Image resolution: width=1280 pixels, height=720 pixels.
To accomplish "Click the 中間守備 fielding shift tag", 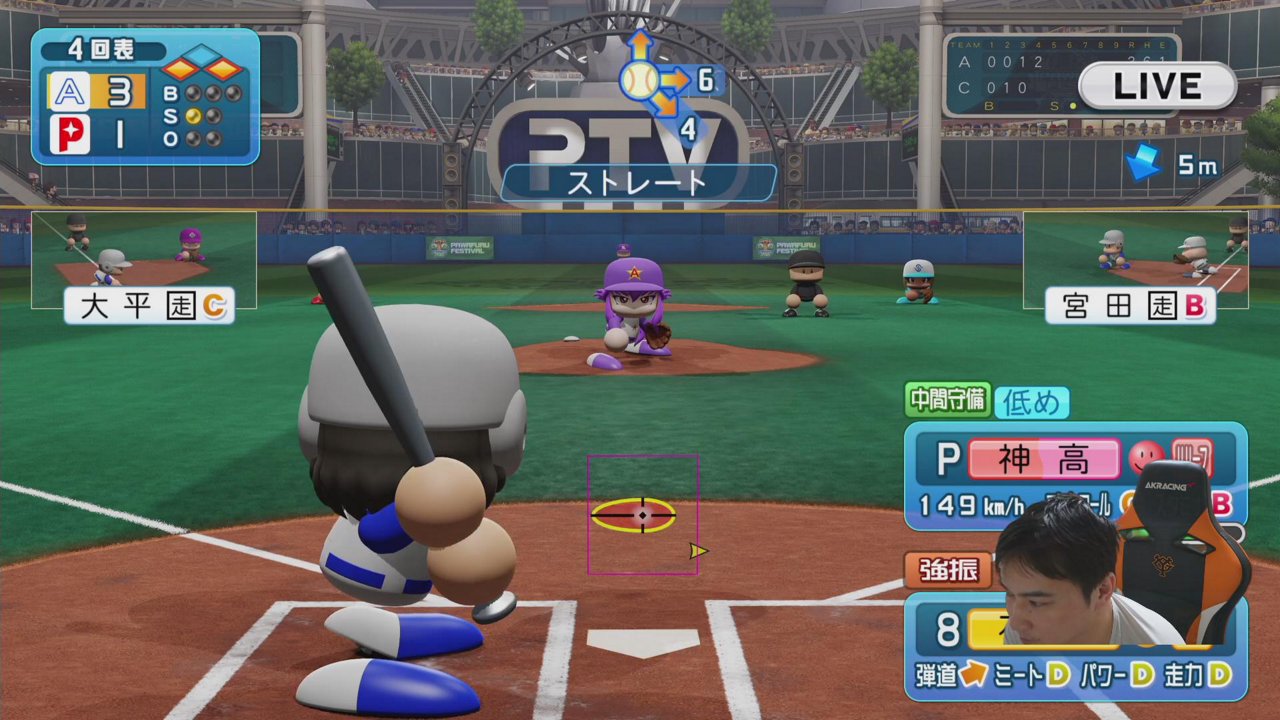I will point(947,400).
